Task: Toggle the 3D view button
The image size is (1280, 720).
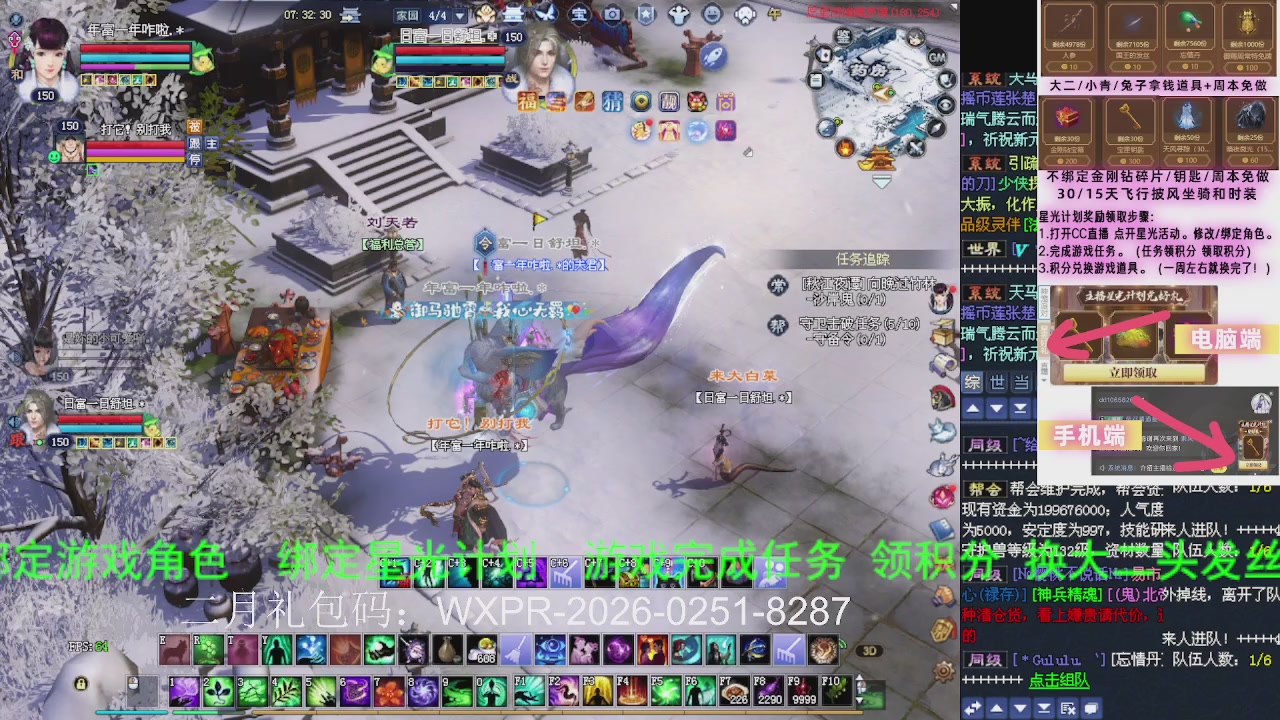Action: coord(869,651)
